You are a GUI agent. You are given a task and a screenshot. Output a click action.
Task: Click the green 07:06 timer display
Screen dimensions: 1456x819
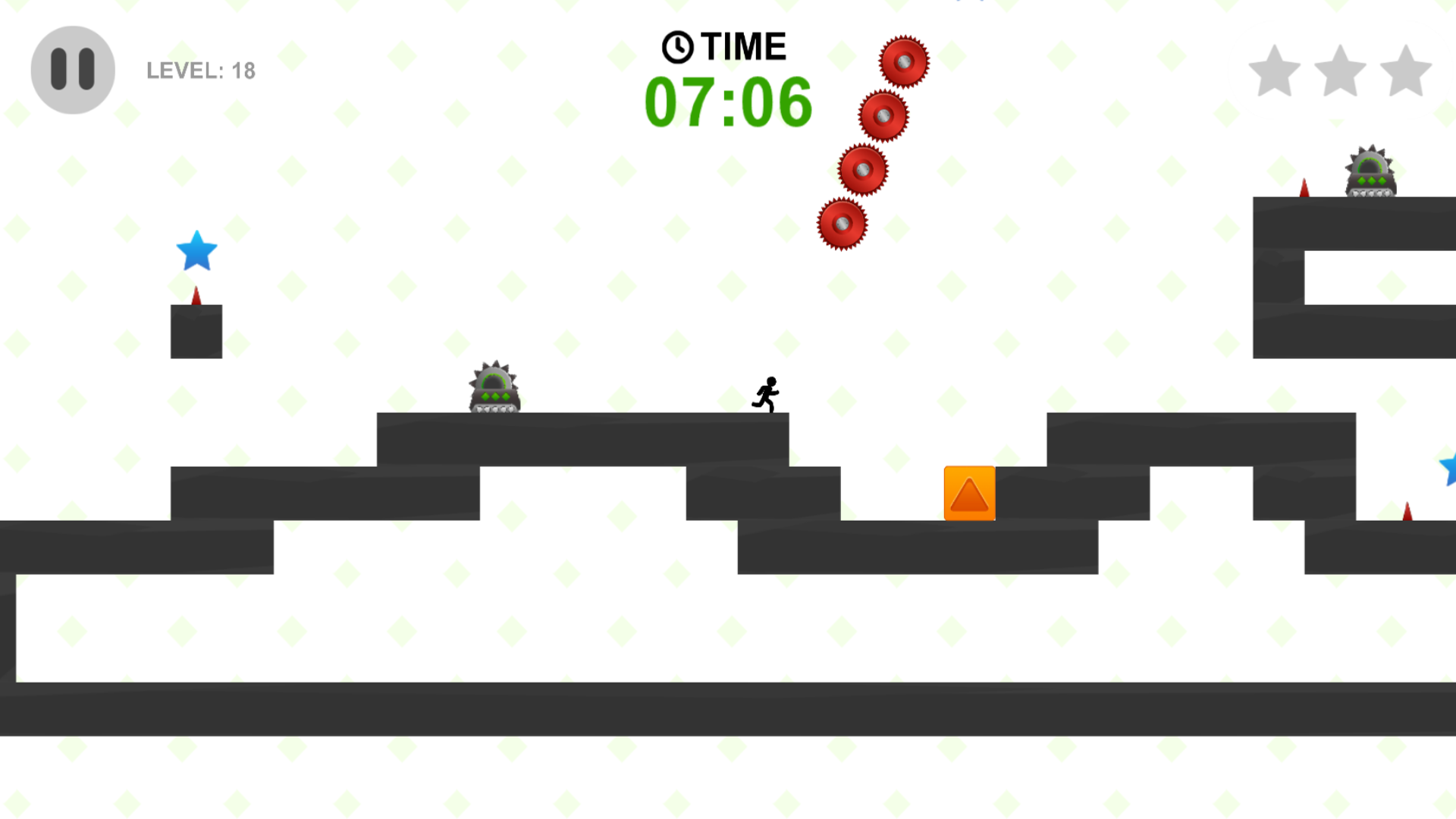730,103
